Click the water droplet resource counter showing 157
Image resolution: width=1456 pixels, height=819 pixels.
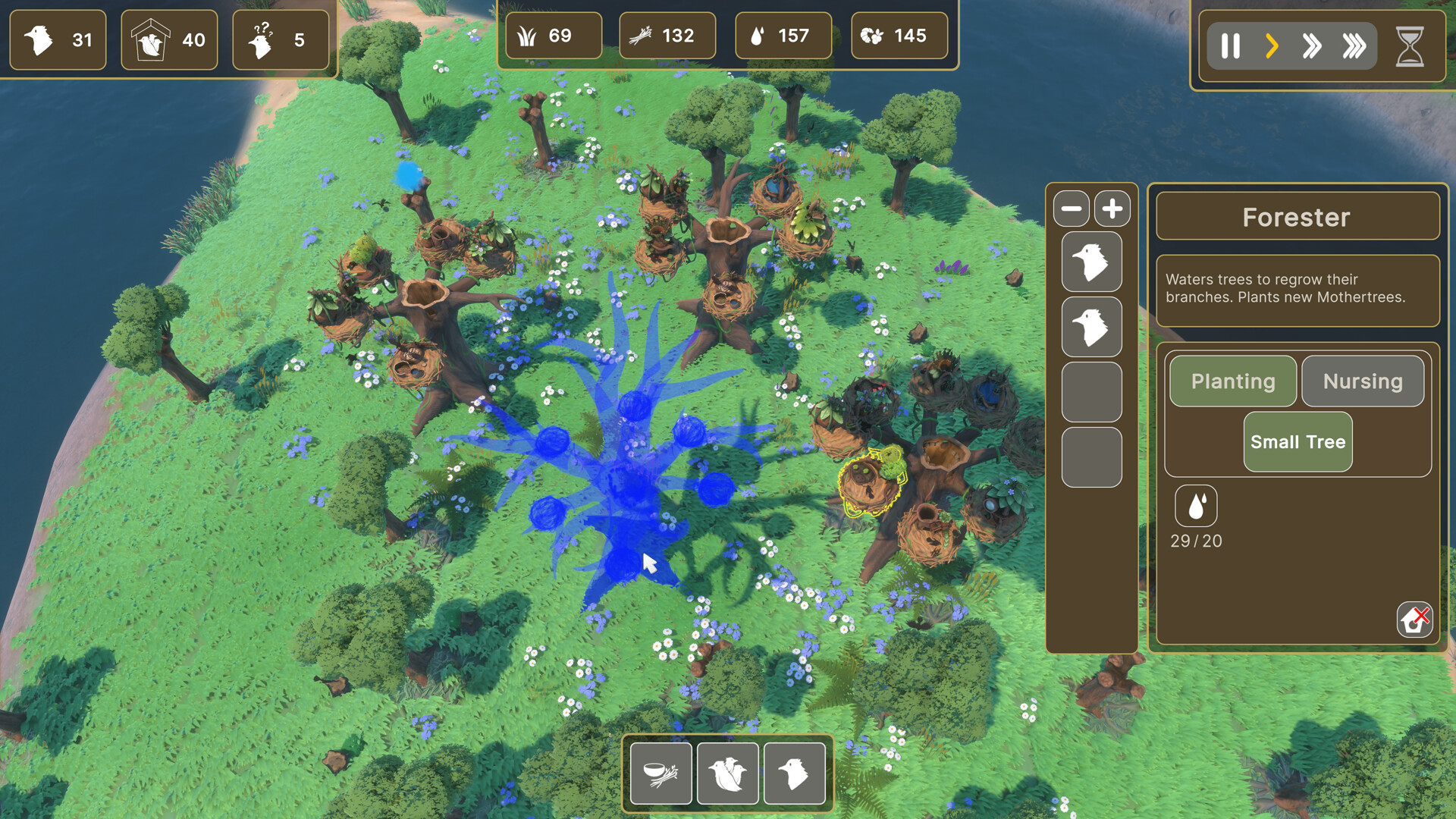pyautogui.click(x=783, y=36)
